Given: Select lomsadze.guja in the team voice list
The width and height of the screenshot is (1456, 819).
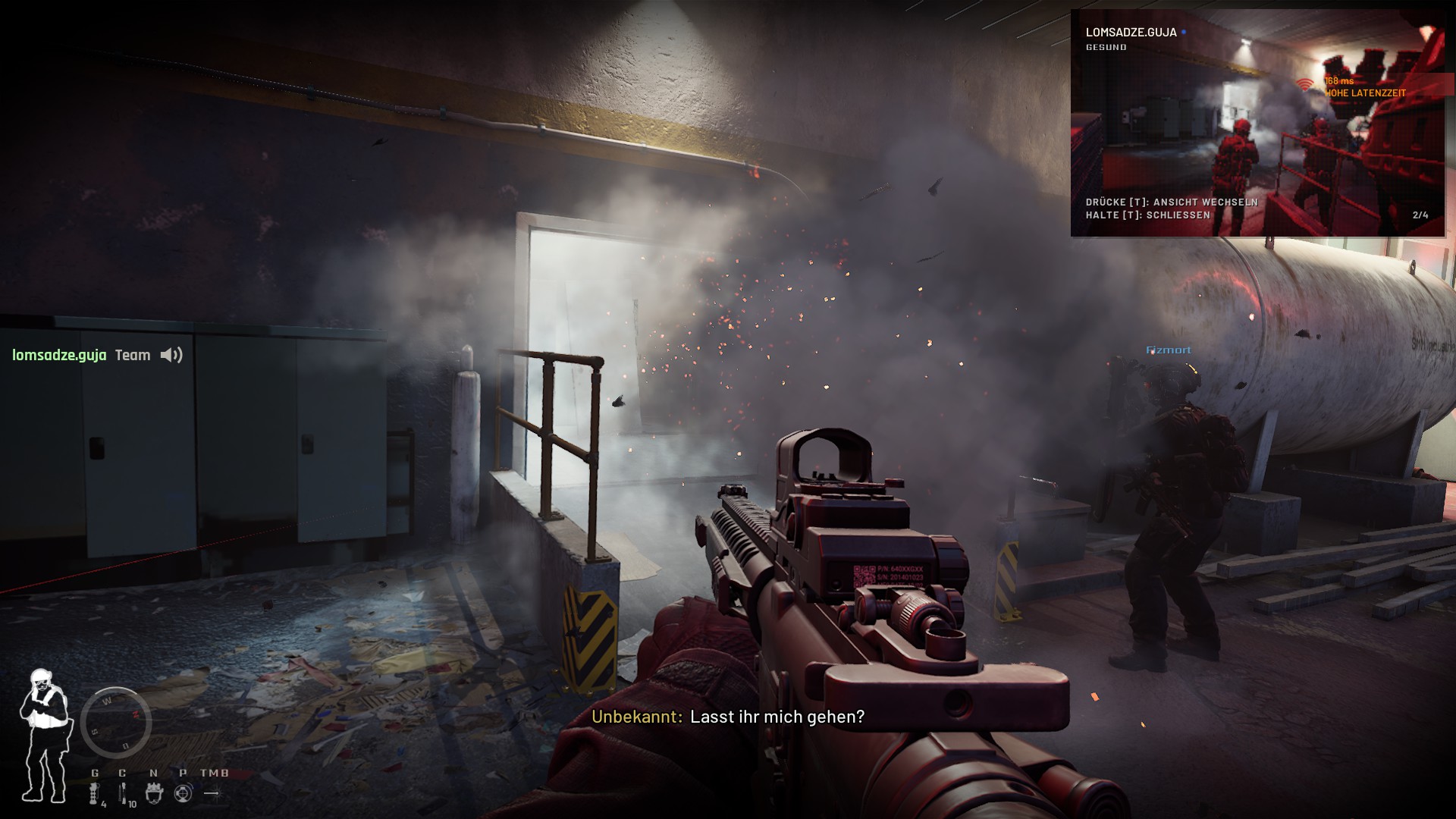Looking at the screenshot, I should pos(59,355).
